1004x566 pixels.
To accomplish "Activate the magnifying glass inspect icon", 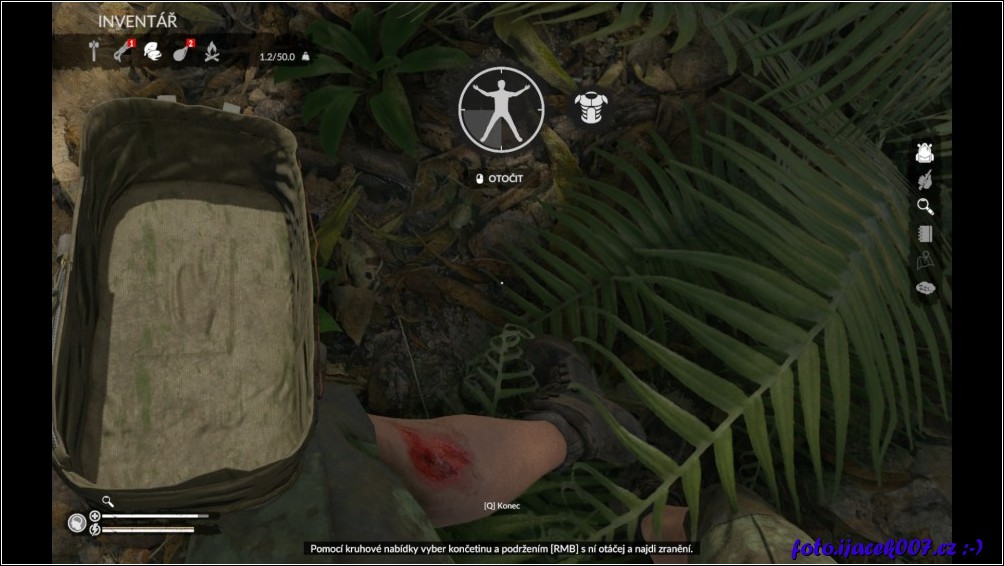I will tap(926, 207).
